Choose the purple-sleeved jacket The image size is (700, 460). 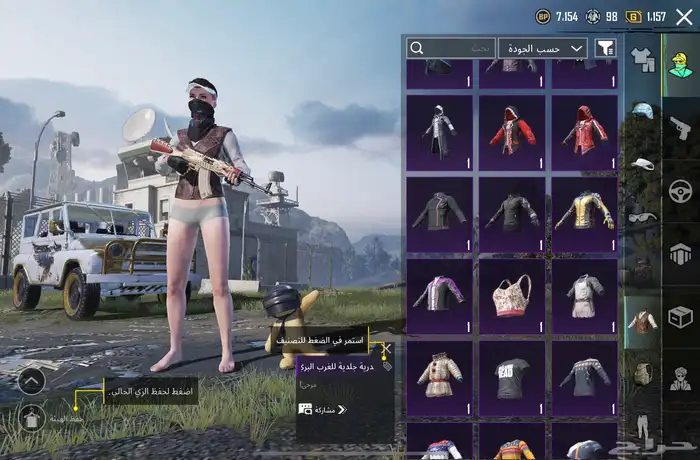[x=440, y=296]
